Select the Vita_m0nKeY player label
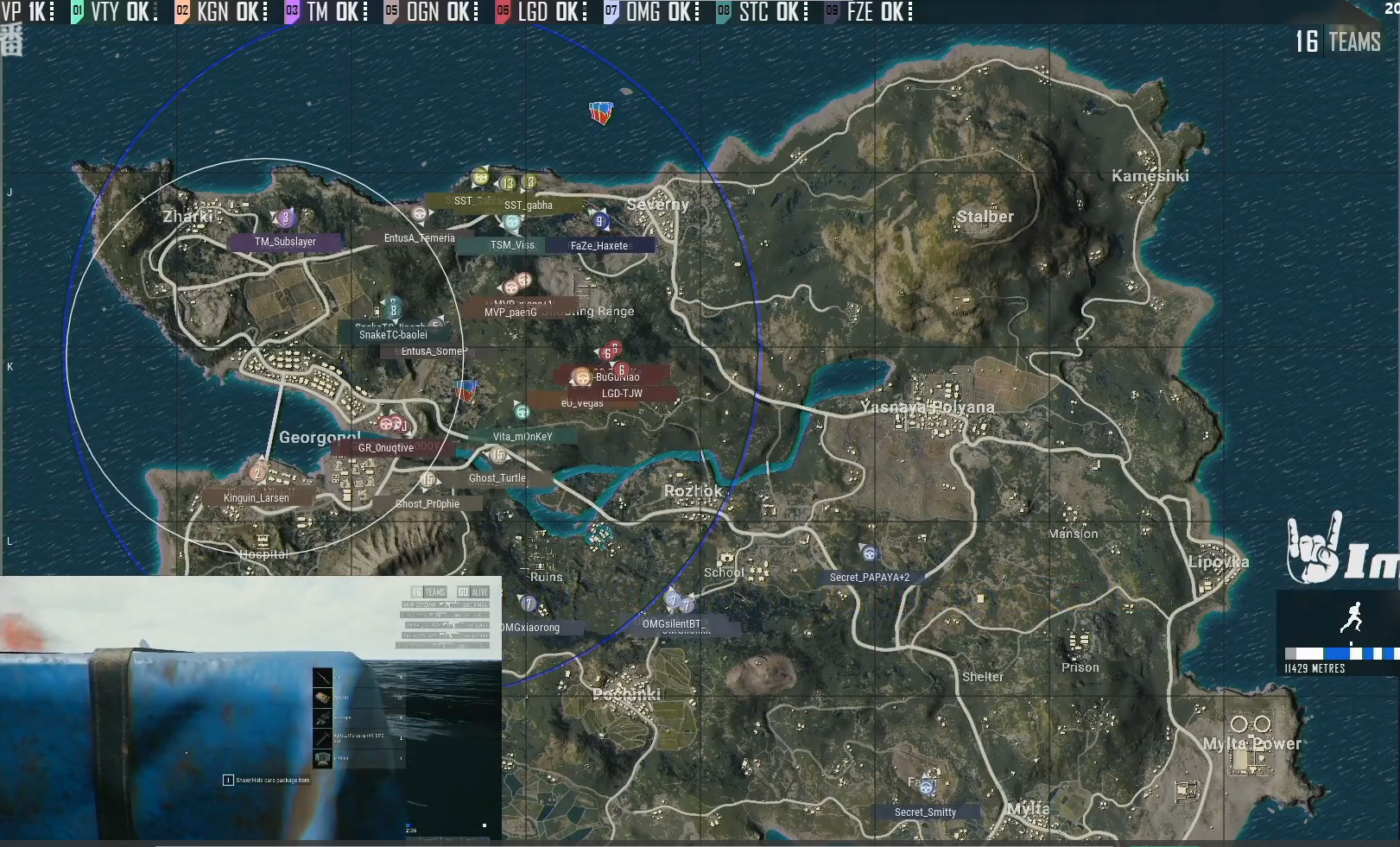Screen dimensions: 1400x847 click(523, 437)
